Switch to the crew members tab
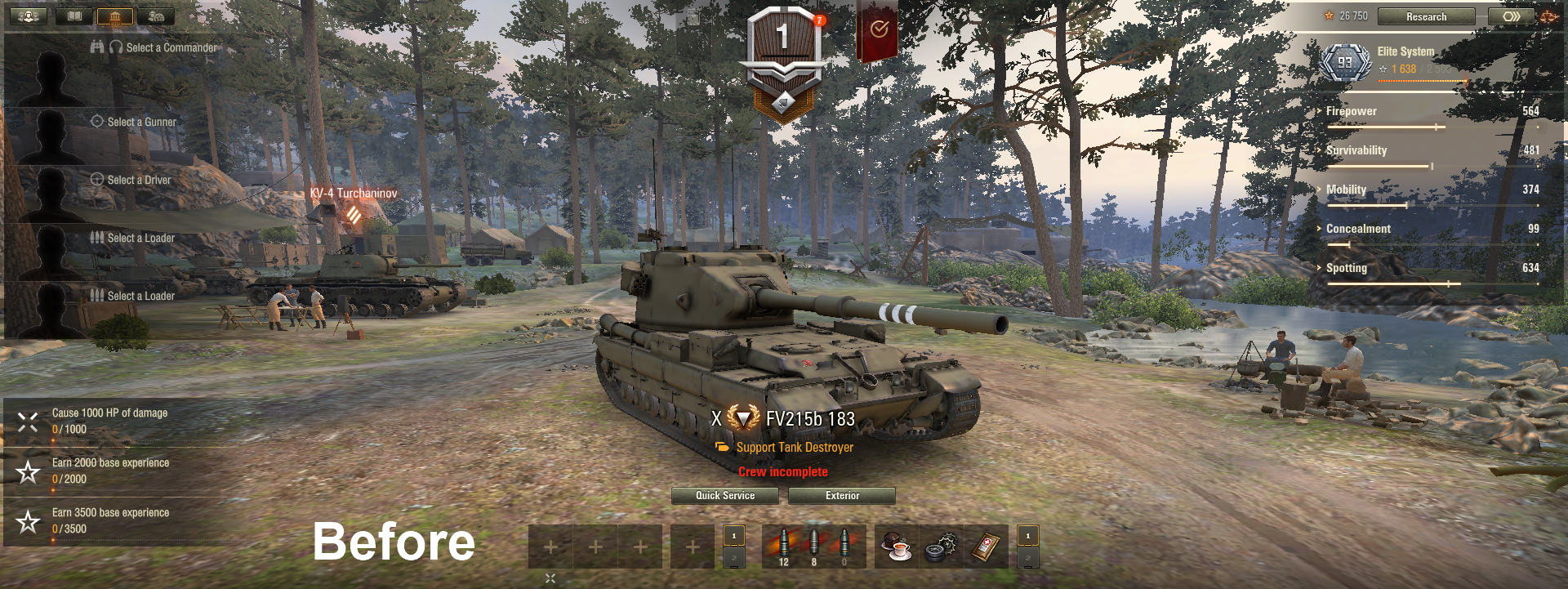Image resolution: width=1568 pixels, height=589 pixels. 28,16
